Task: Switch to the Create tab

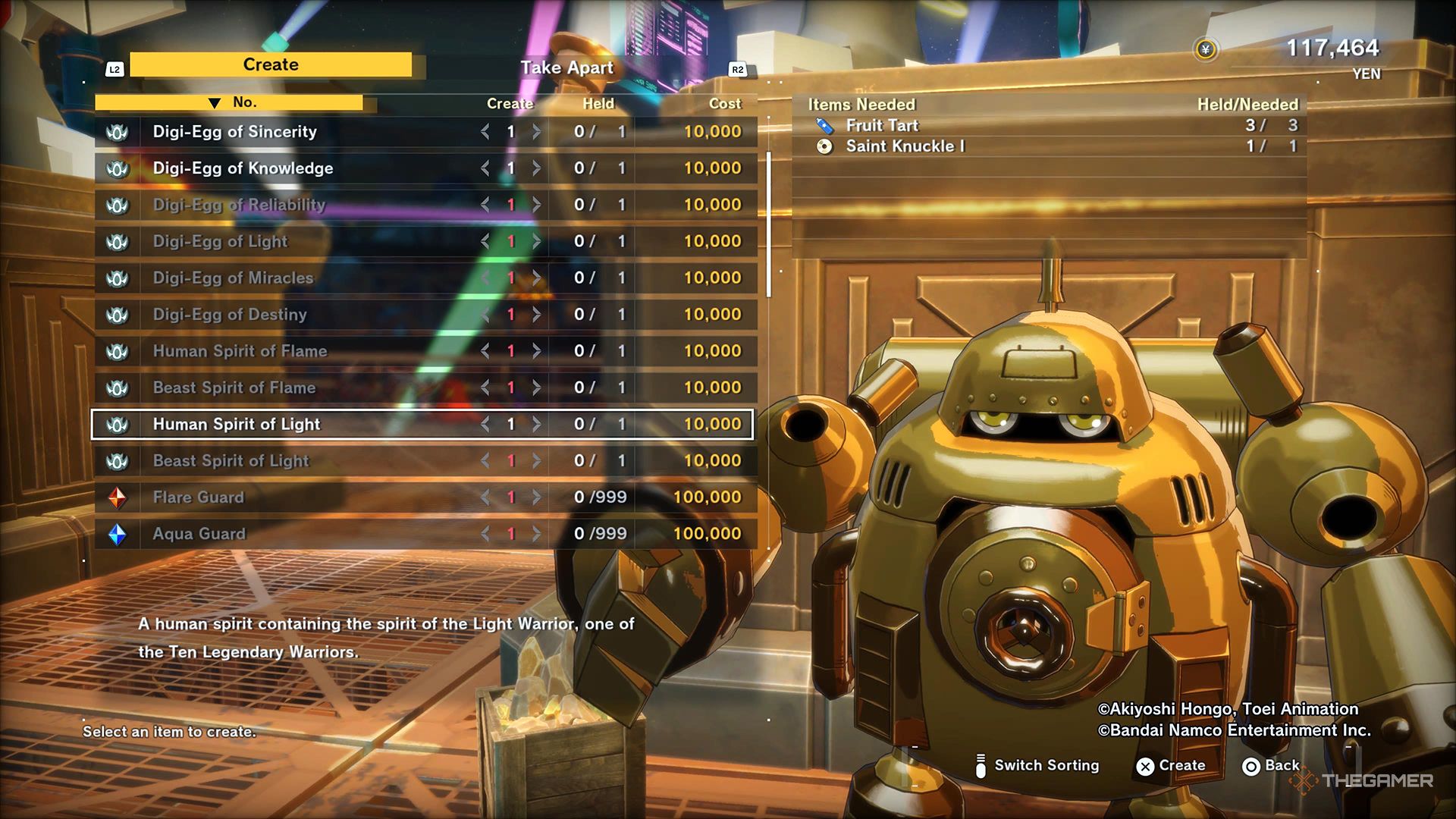Action: tap(271, 65)
